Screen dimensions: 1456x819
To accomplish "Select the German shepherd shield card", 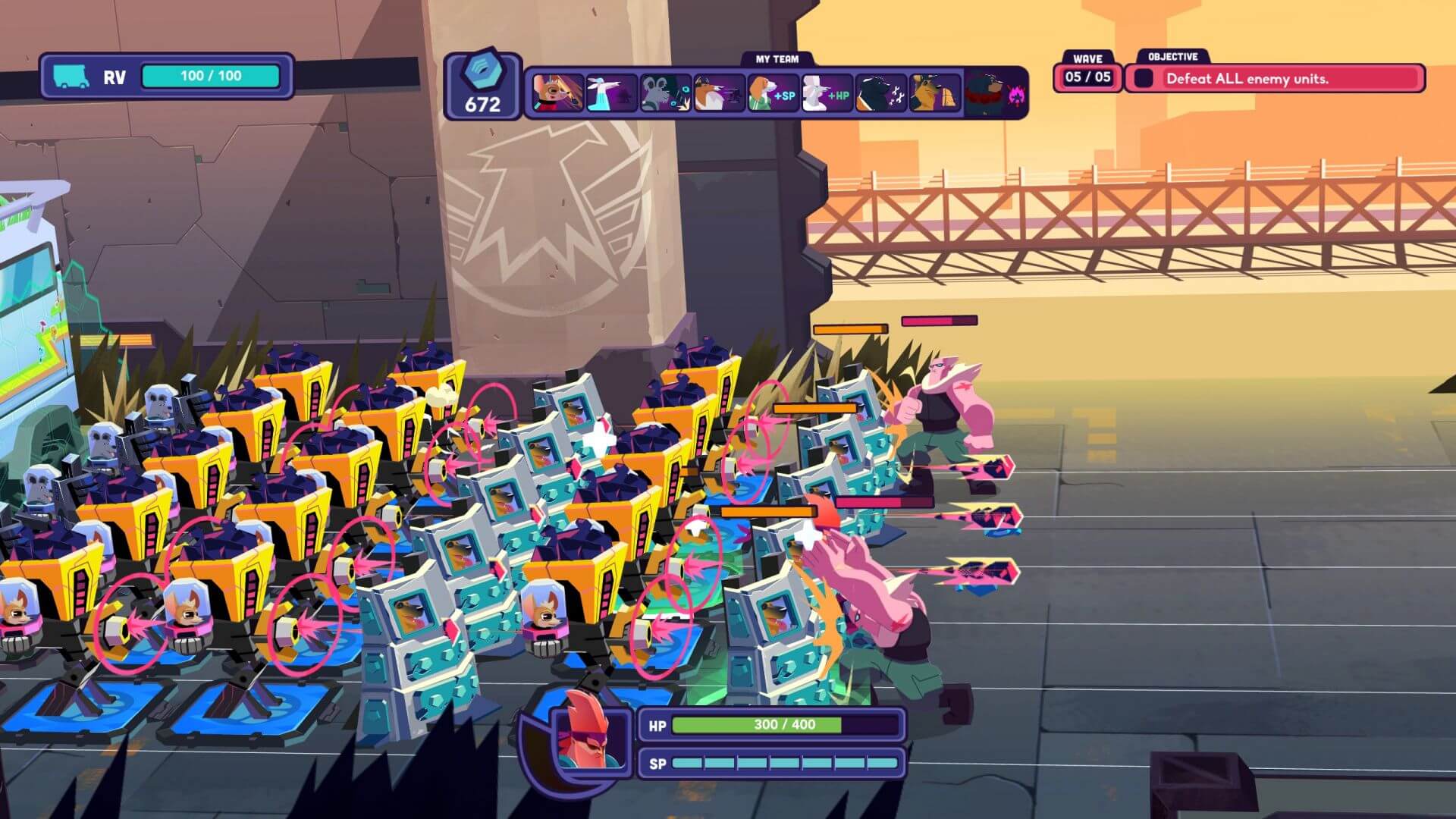I will pos(934,93).
